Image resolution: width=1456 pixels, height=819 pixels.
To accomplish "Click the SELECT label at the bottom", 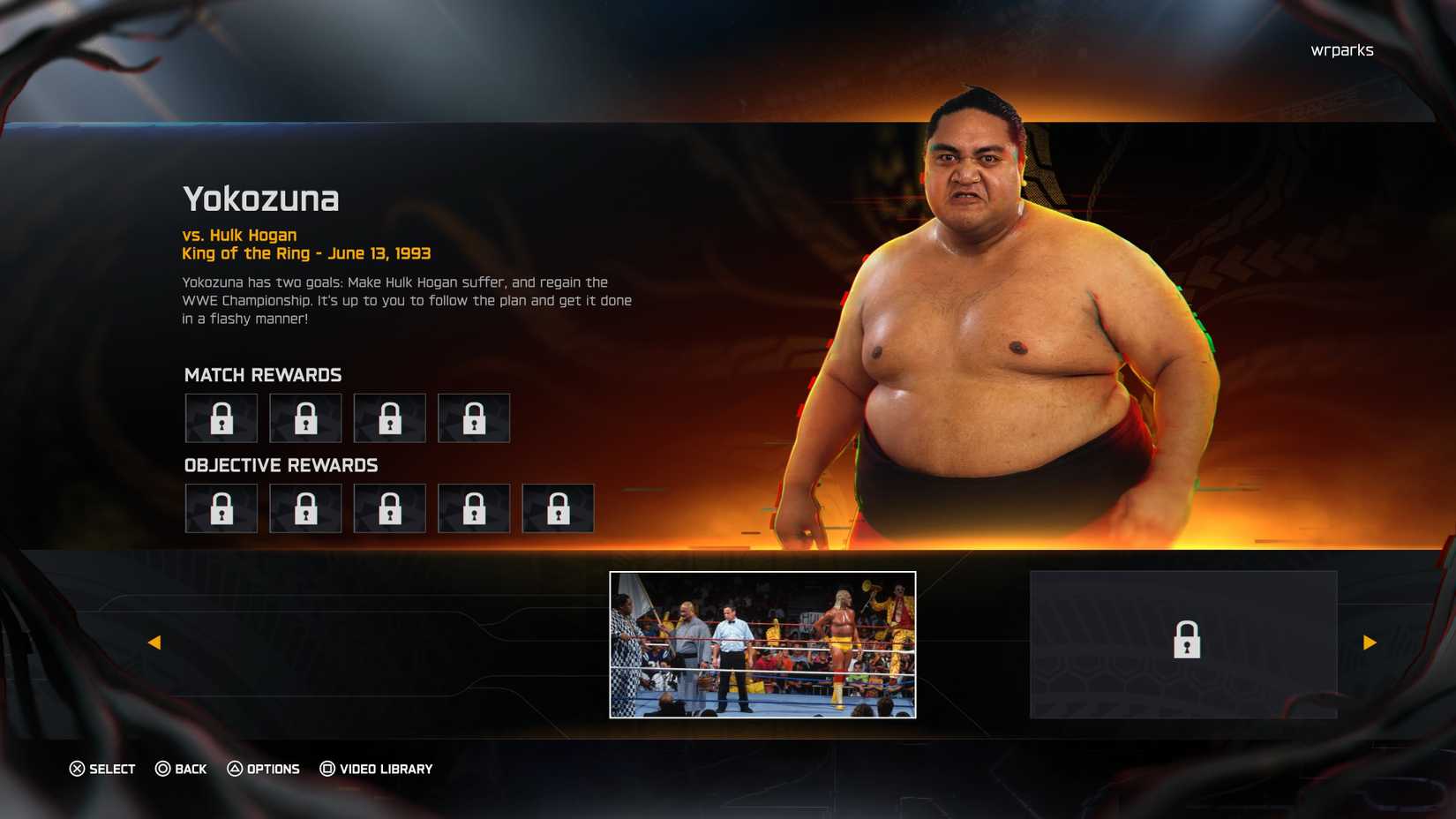I will (111, 769).
